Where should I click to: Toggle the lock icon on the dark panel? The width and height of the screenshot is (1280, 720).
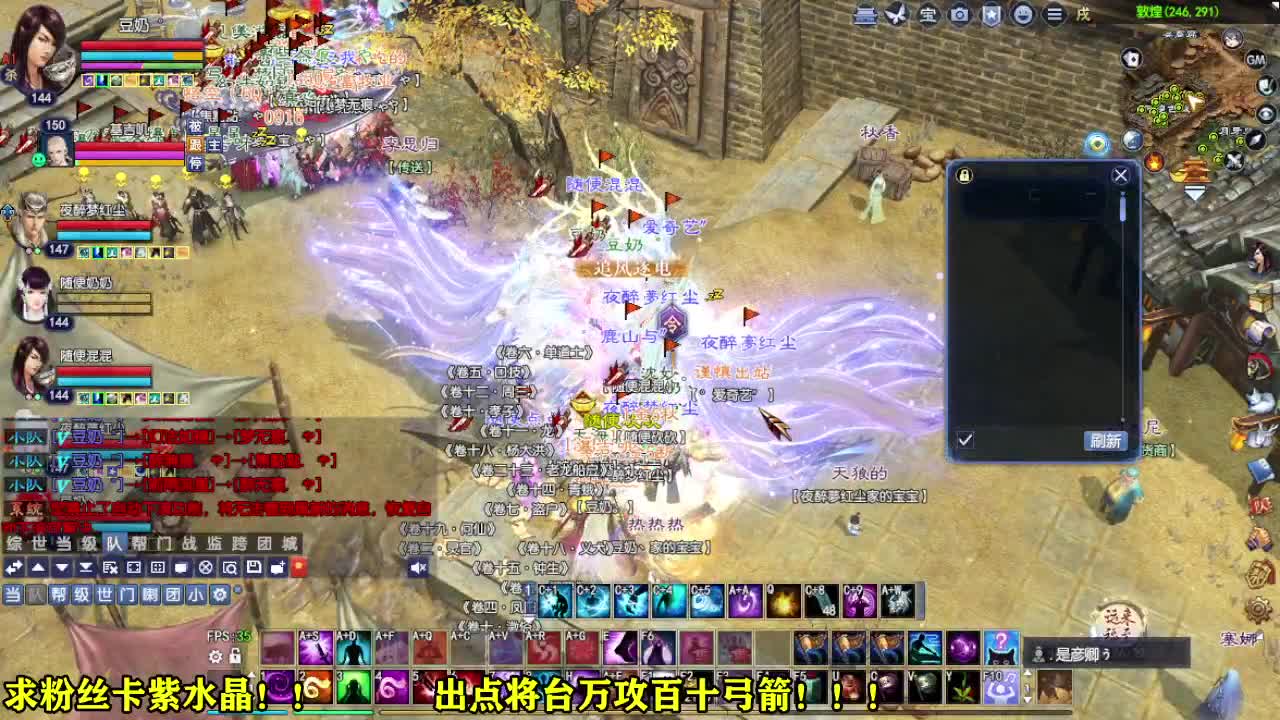point(965,176)
